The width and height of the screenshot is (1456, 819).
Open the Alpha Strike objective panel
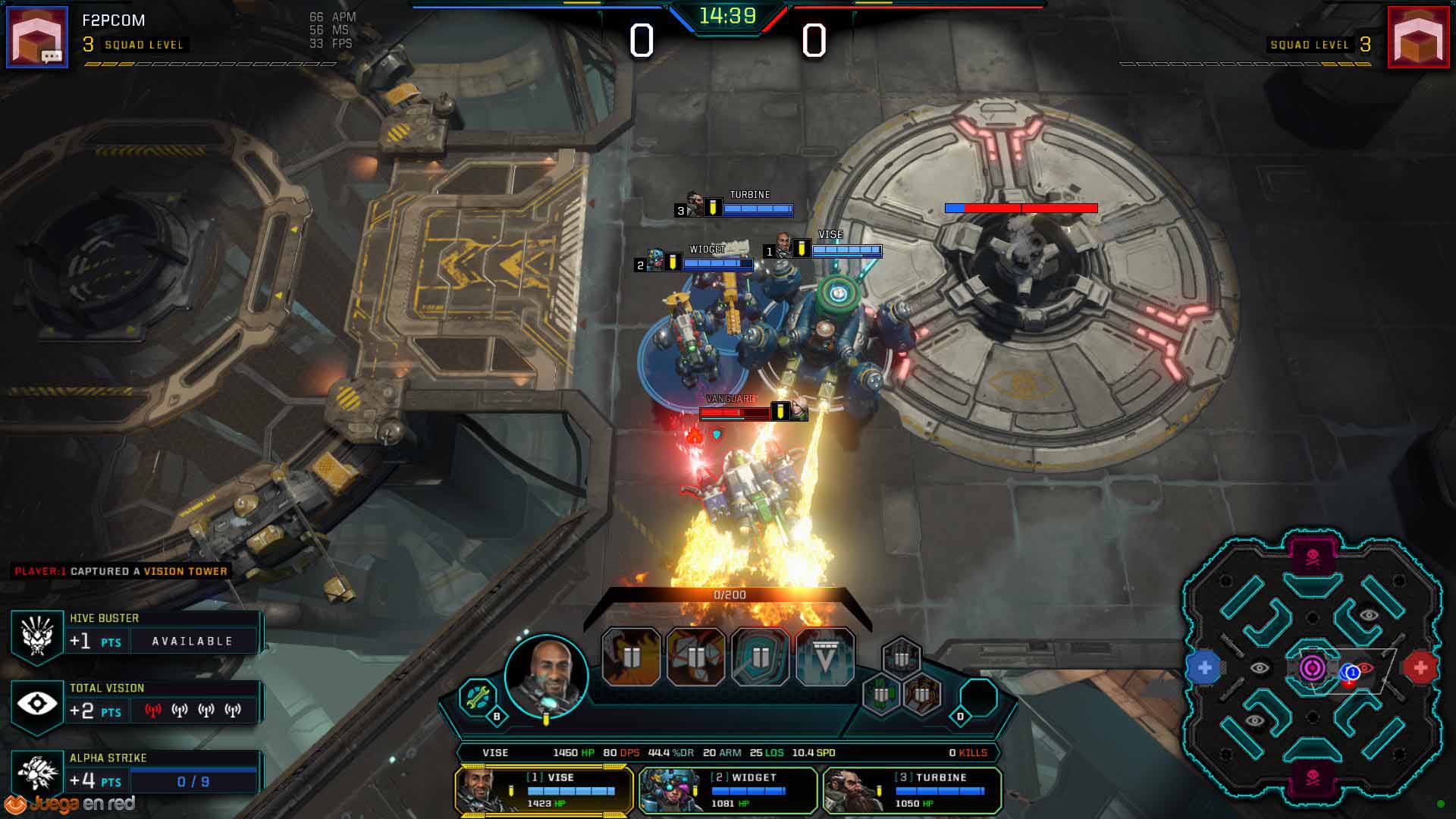coord(136,773)
